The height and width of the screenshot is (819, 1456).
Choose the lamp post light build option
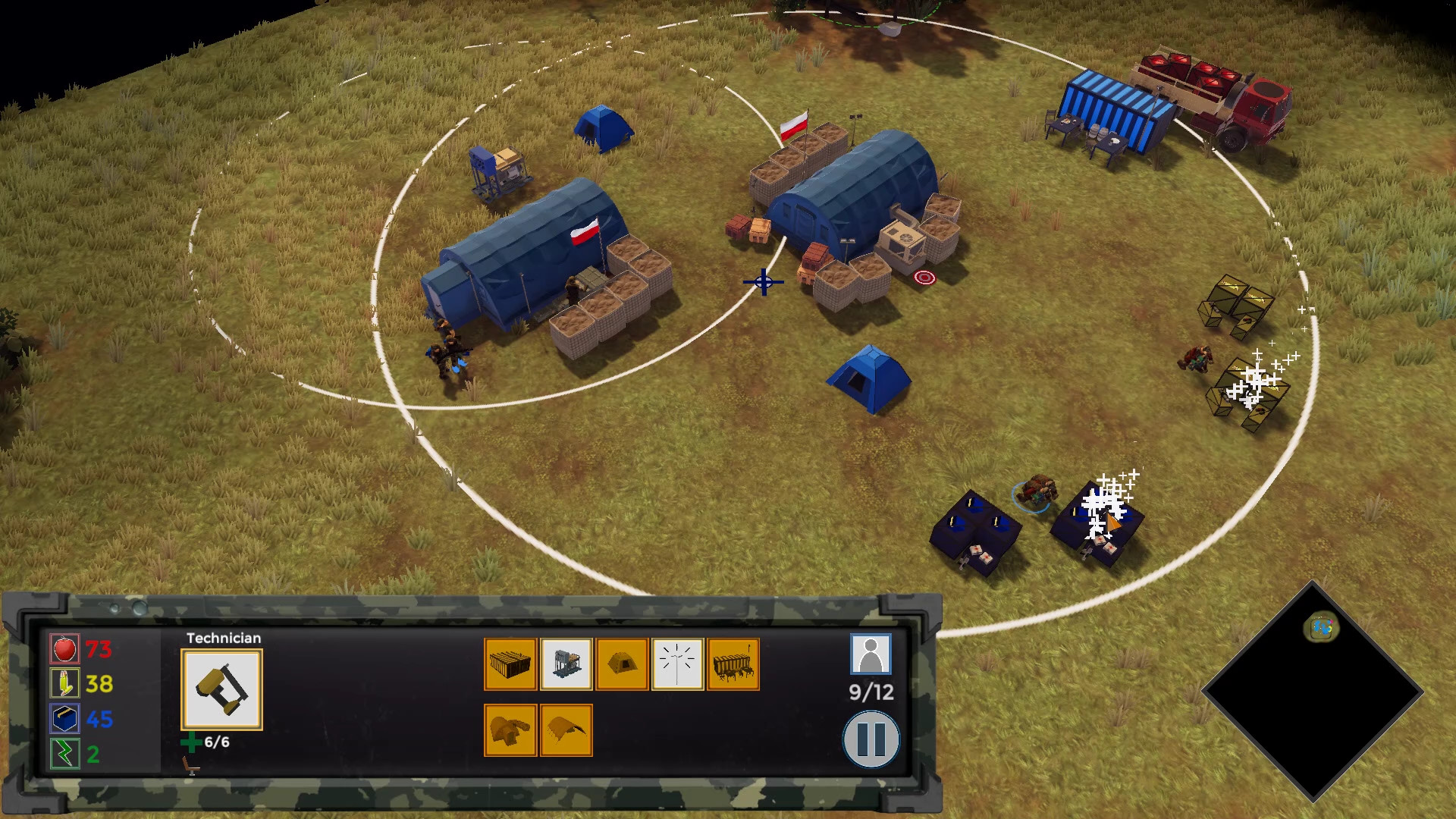(x=677, y=664)
